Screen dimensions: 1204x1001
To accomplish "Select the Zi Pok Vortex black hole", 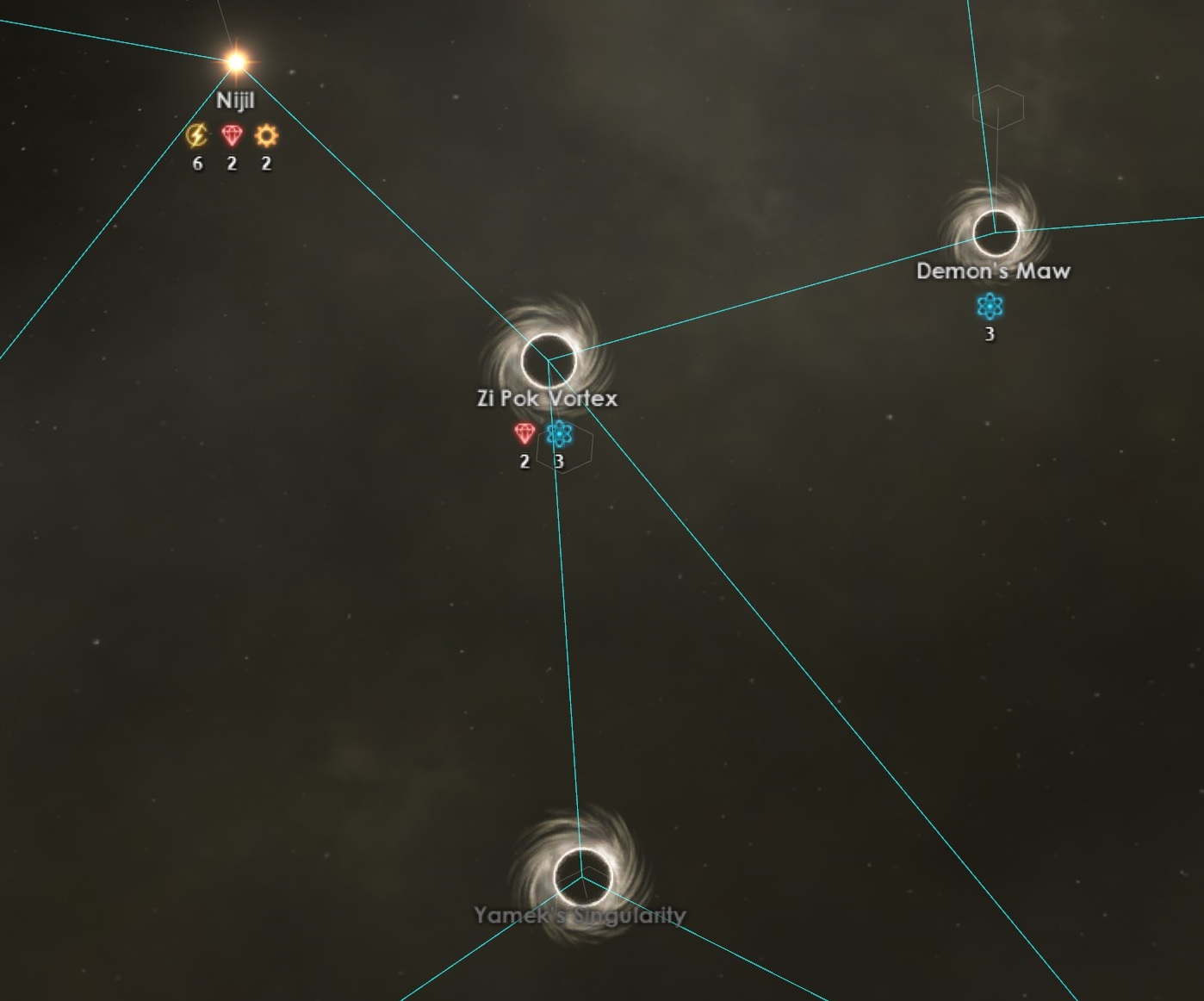I will tap(549, 356).
